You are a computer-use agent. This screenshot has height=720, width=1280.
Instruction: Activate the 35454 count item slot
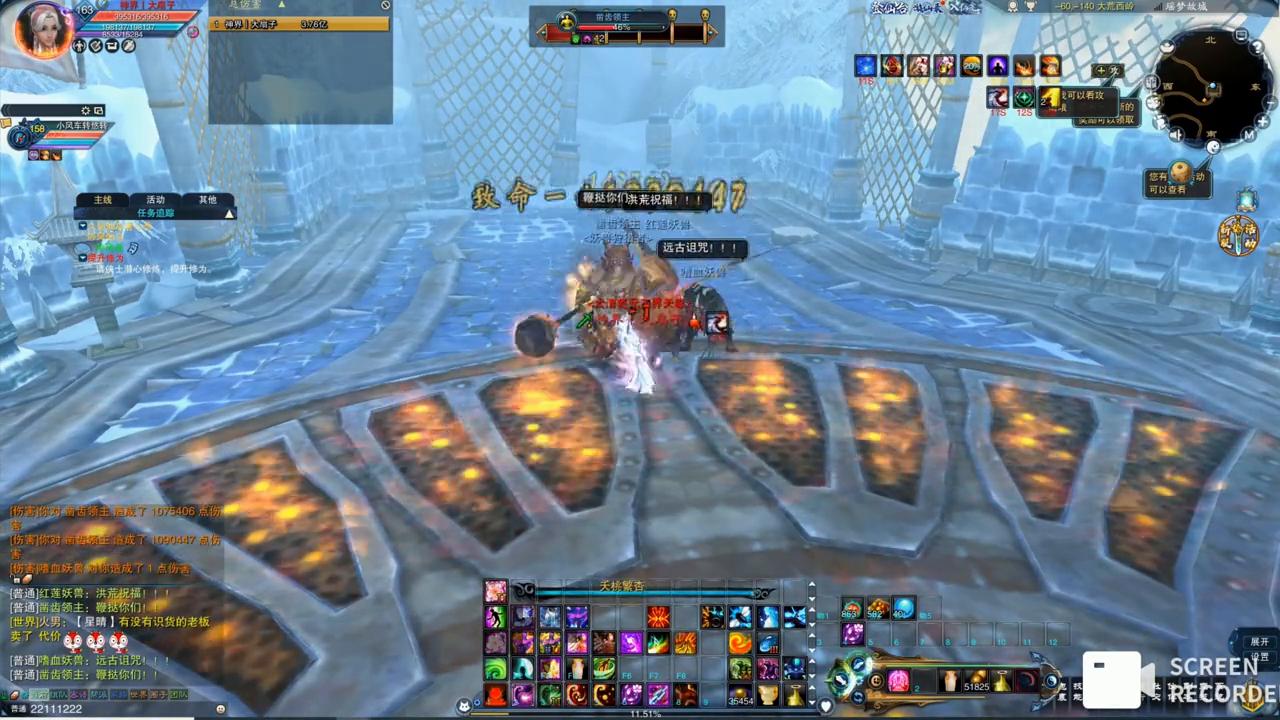[x=740, y=693]
